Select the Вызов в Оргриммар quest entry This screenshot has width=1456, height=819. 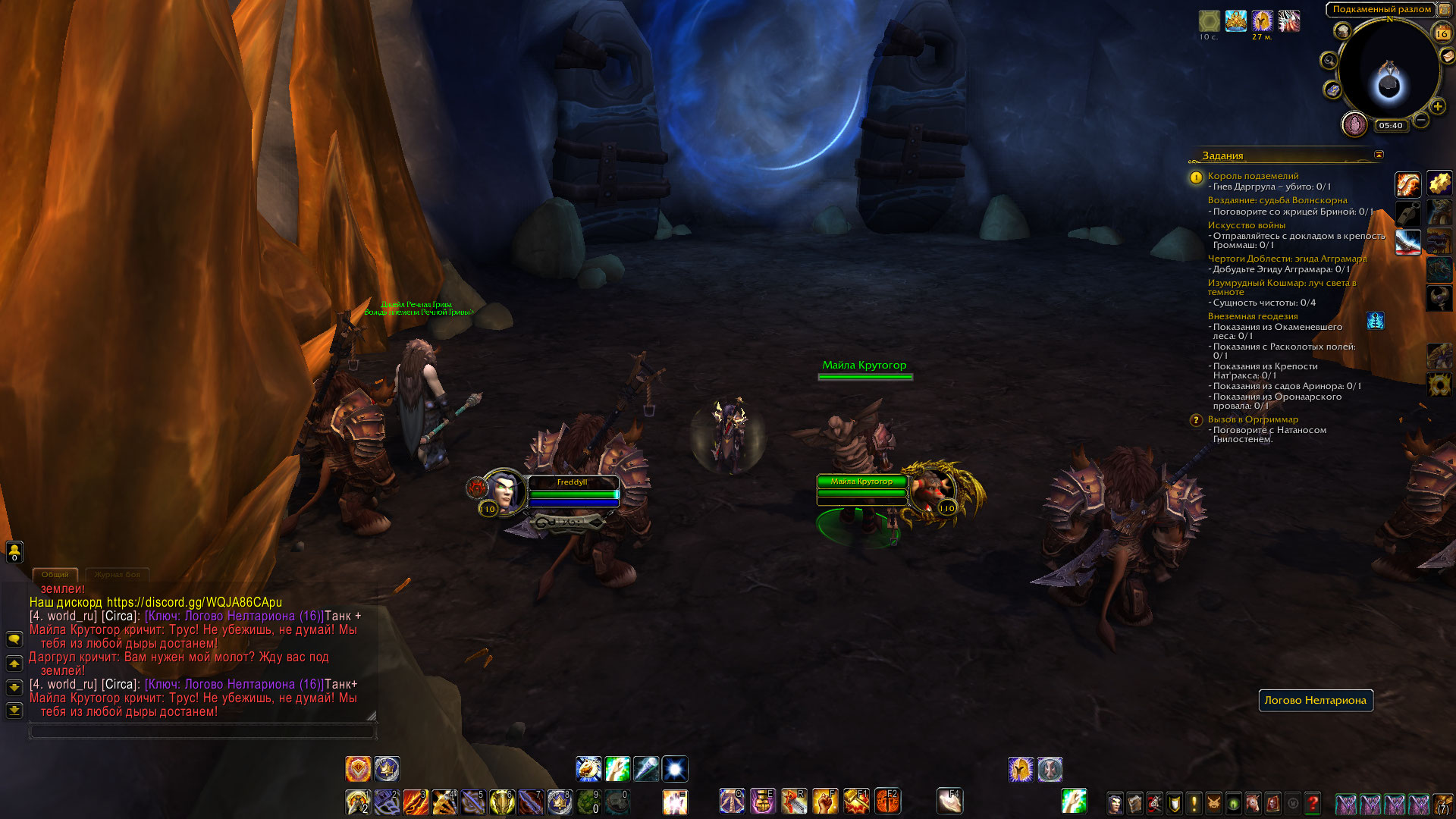click(1253, 419)
